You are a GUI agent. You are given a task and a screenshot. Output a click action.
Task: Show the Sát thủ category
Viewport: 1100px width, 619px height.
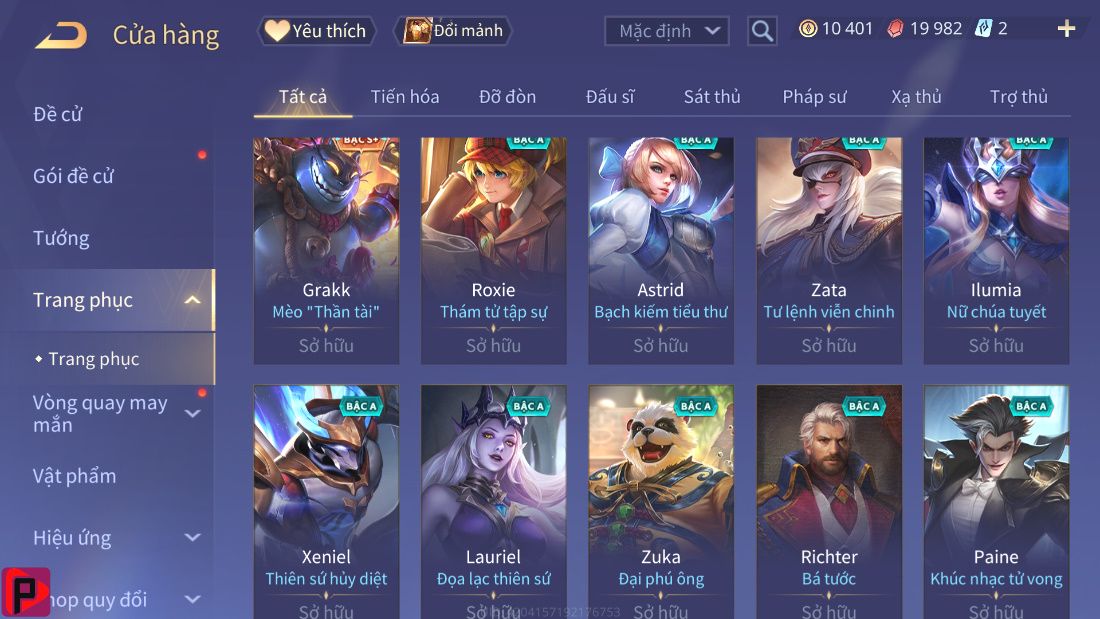(x=712, y=97)
